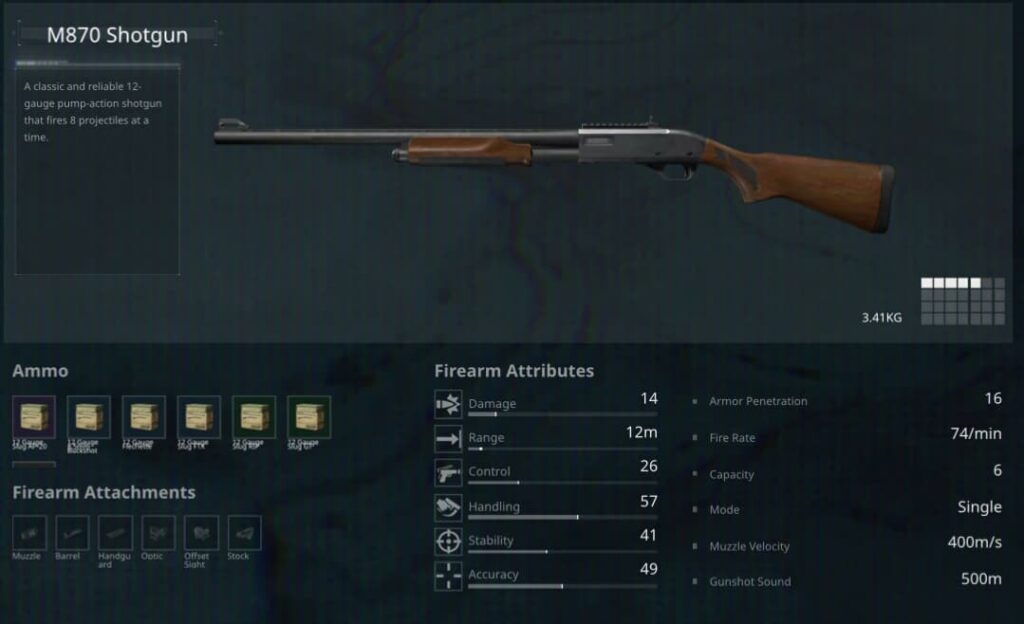The height and width of the screenshot is (624, 1024).
Task: Select the Stock attachment slot
Action: pyautogui.click(x=244, y=532)
